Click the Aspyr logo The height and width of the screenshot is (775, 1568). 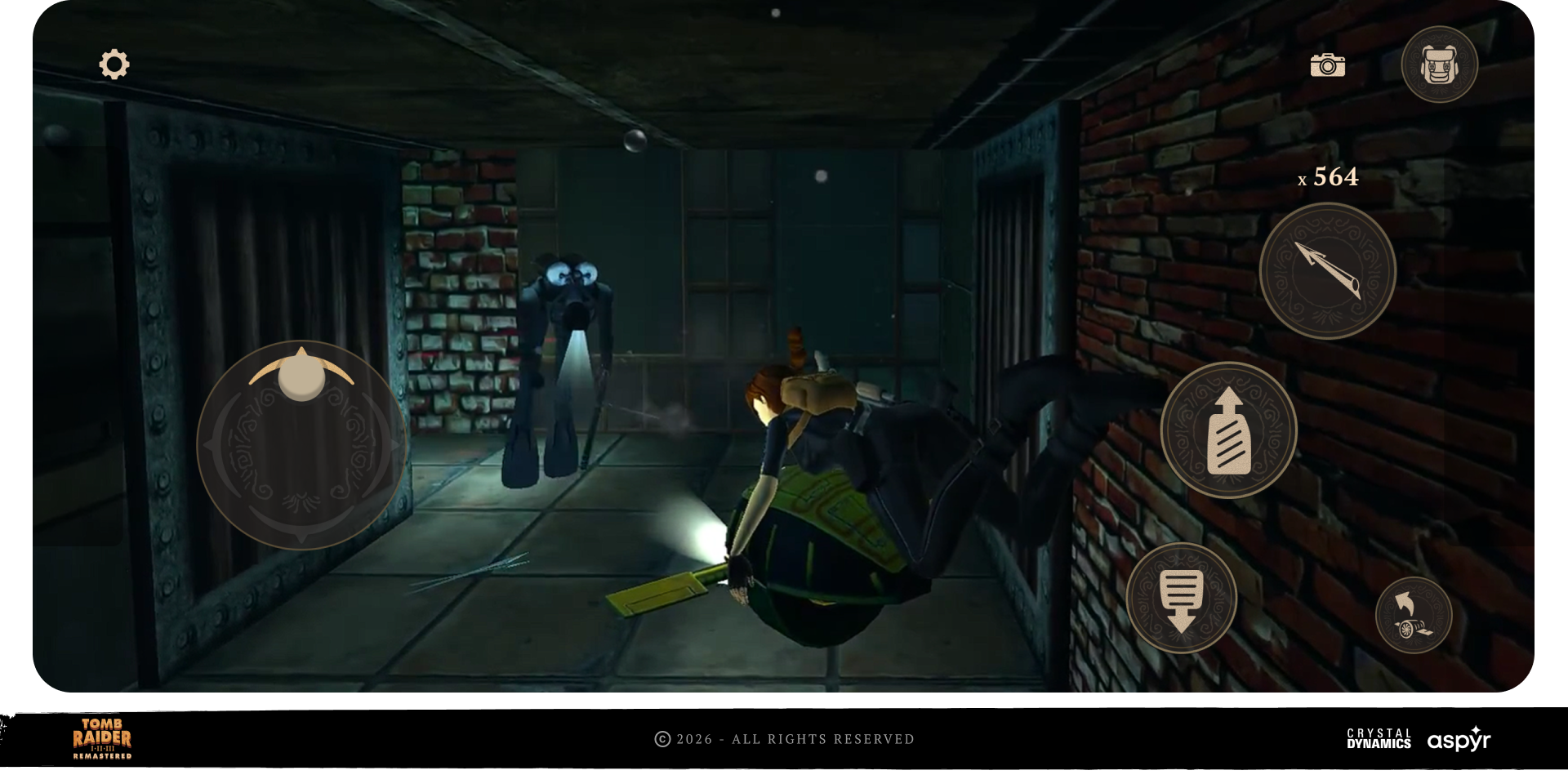pos(1459,739)
